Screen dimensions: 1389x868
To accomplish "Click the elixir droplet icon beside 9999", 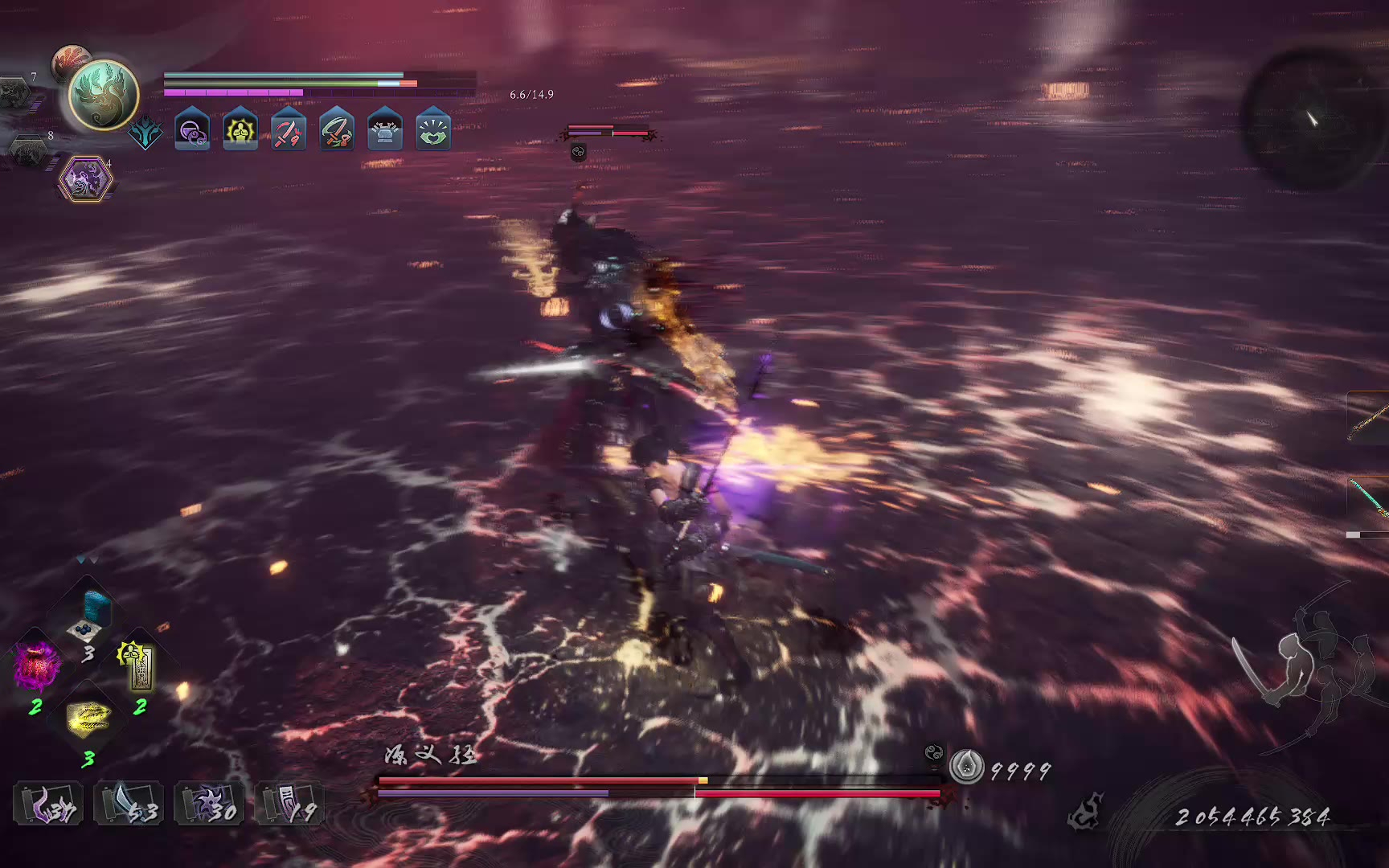I will [x=966, y=767].
